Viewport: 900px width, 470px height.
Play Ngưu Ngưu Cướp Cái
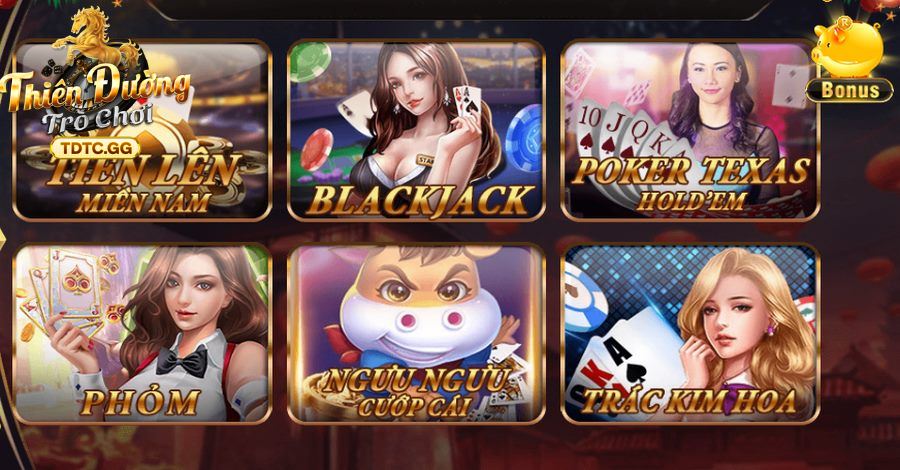pos(416,333)
